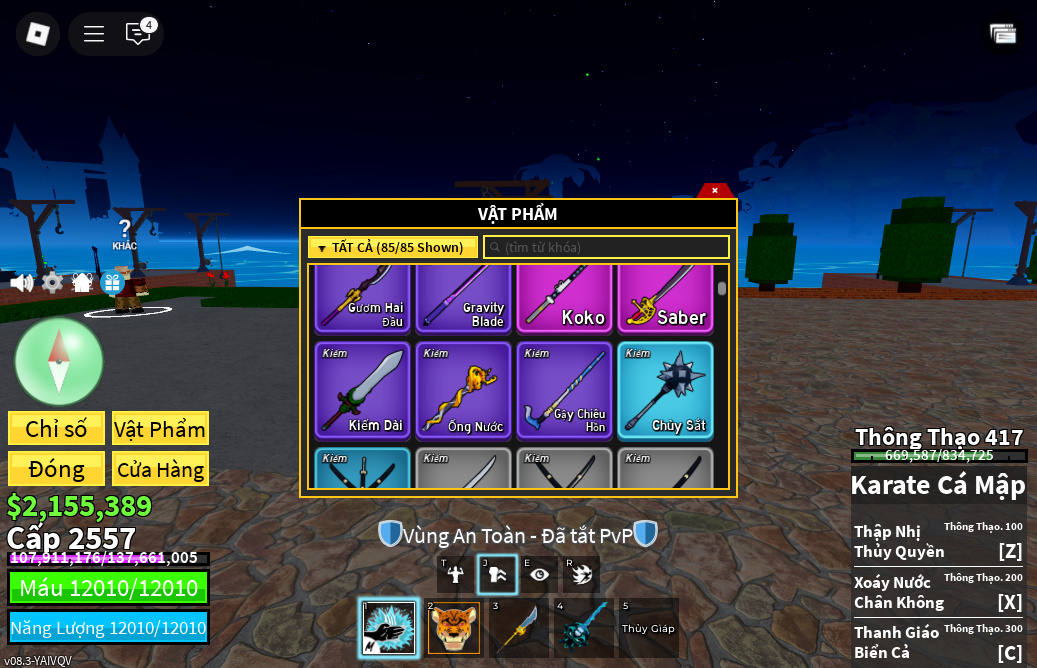Viewport: 1037px width, 668px height.
Task: Click the Đóng button
Action: point(56,469)
